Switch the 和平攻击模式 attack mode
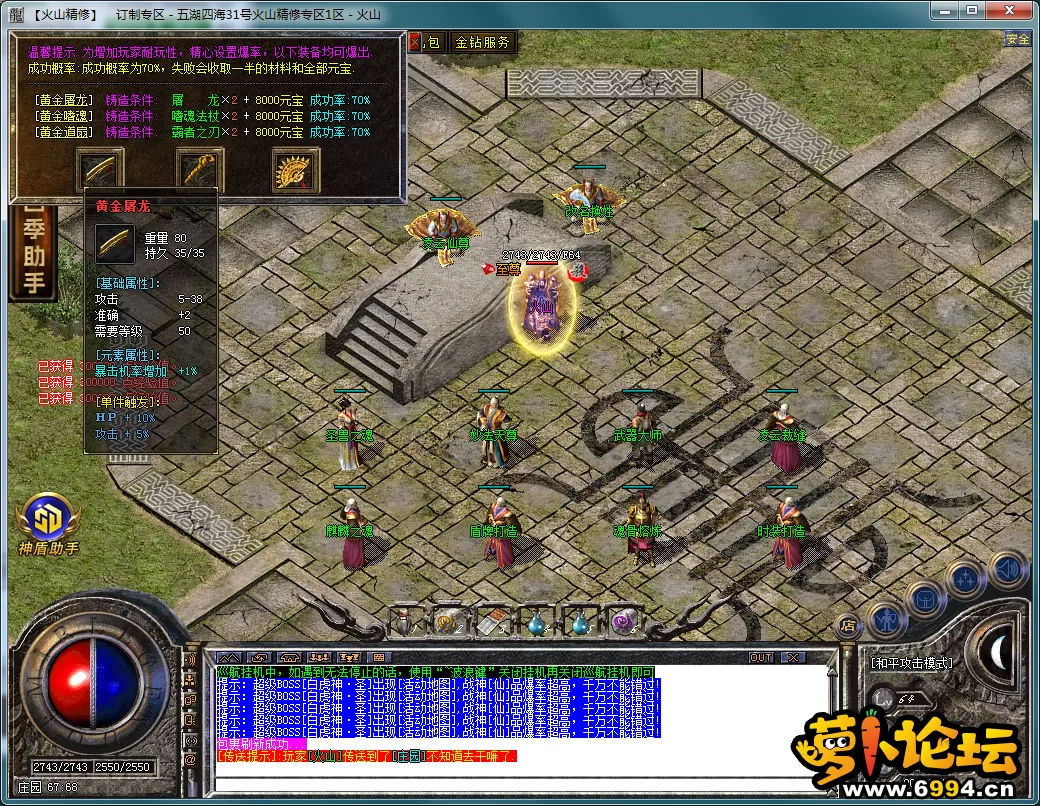This screenshot has width=1040, height=806. click(x=910, y=662)
